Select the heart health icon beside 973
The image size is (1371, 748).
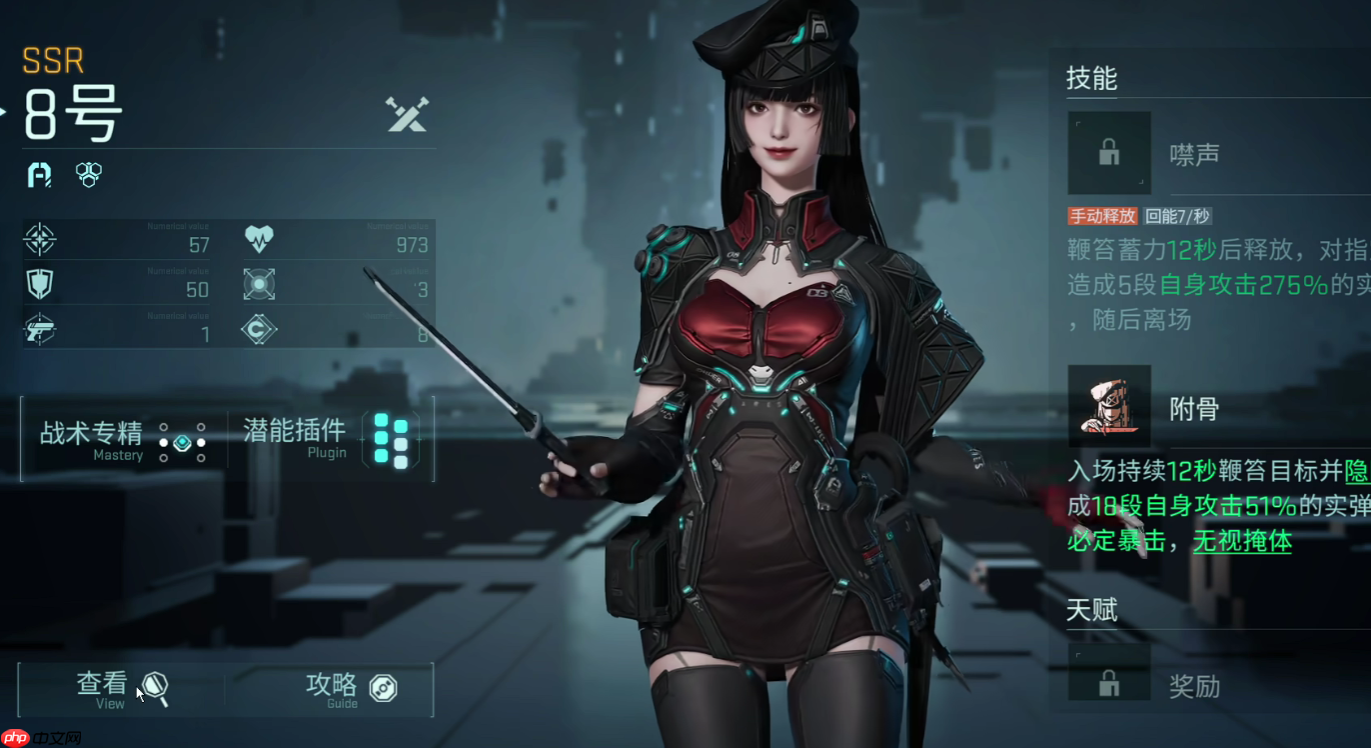pyautogui.click(x=258, y=241)
